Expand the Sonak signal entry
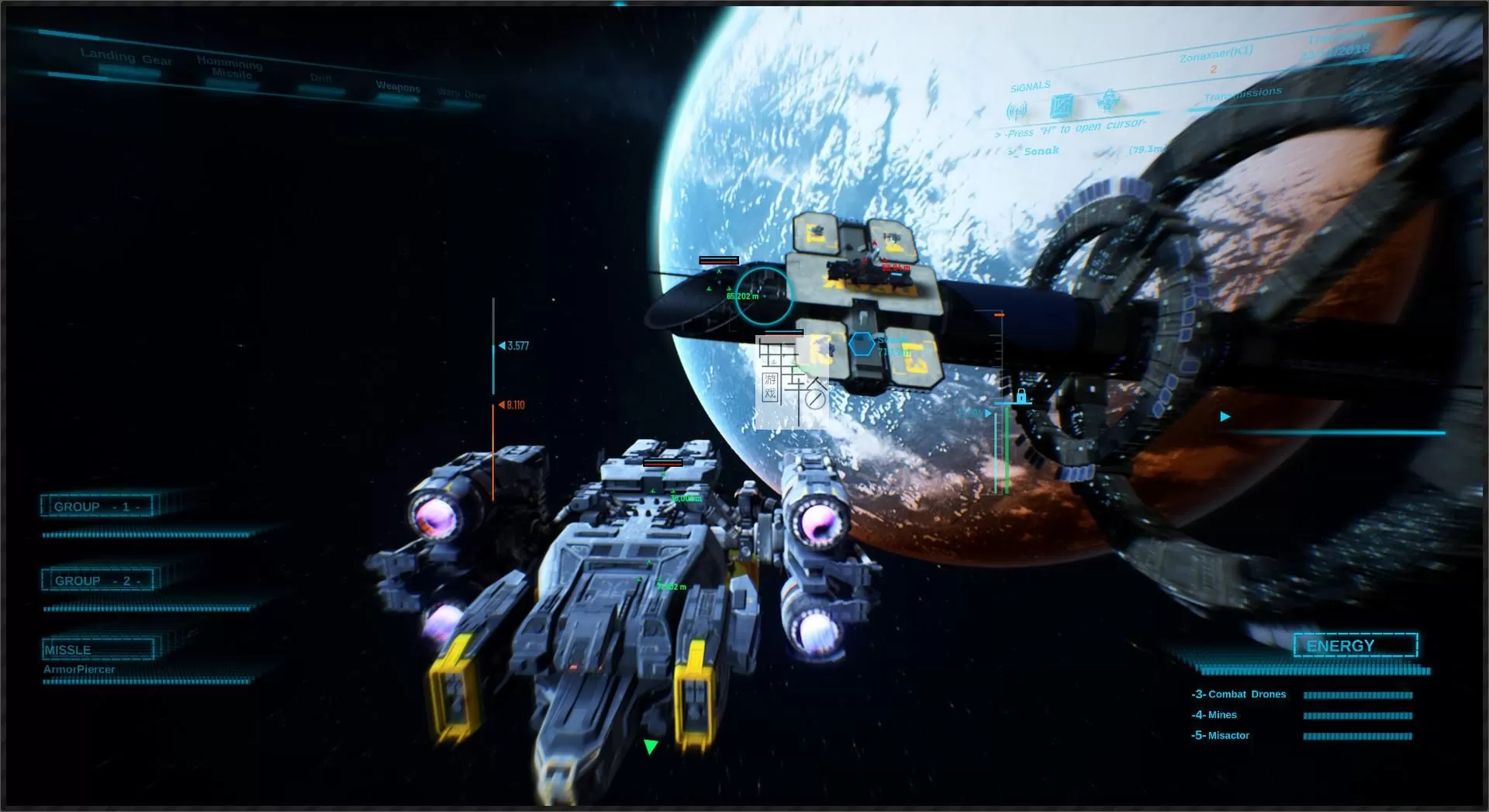Image resolution: width=1489 pixels, height=812 pixels. click(1039, 150)
